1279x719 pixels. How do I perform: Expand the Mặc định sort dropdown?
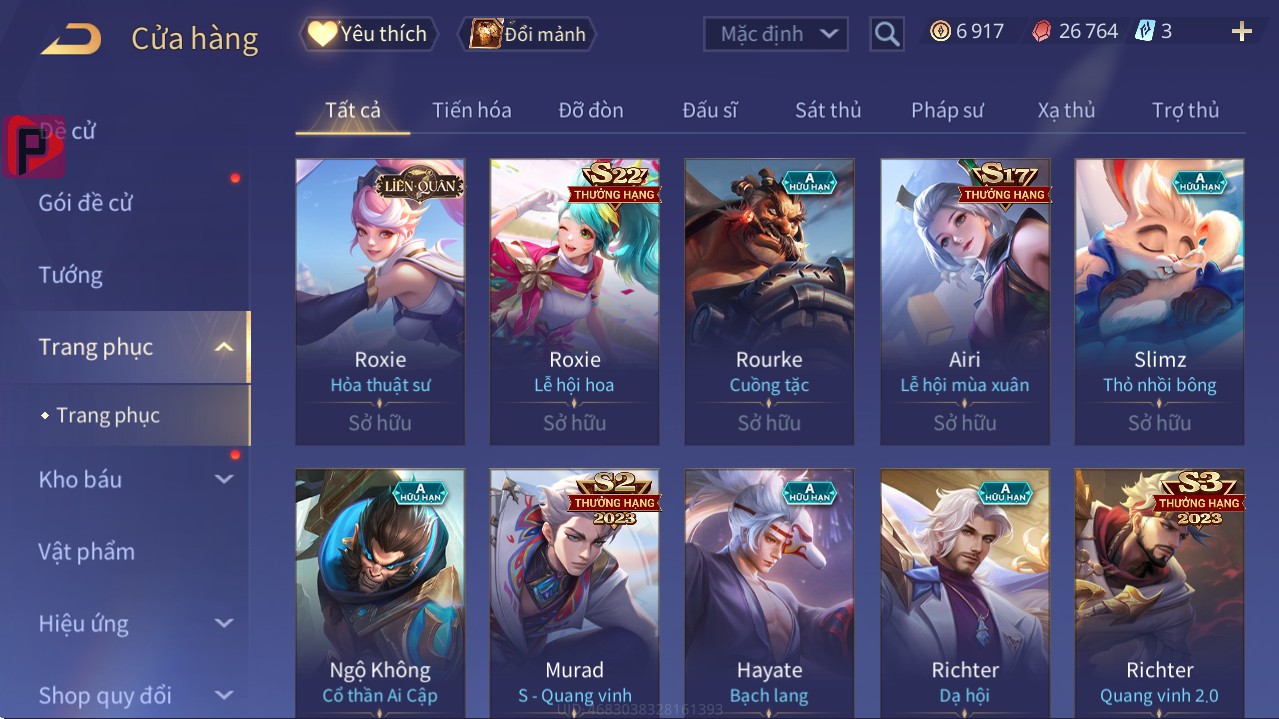coord(776,34)
